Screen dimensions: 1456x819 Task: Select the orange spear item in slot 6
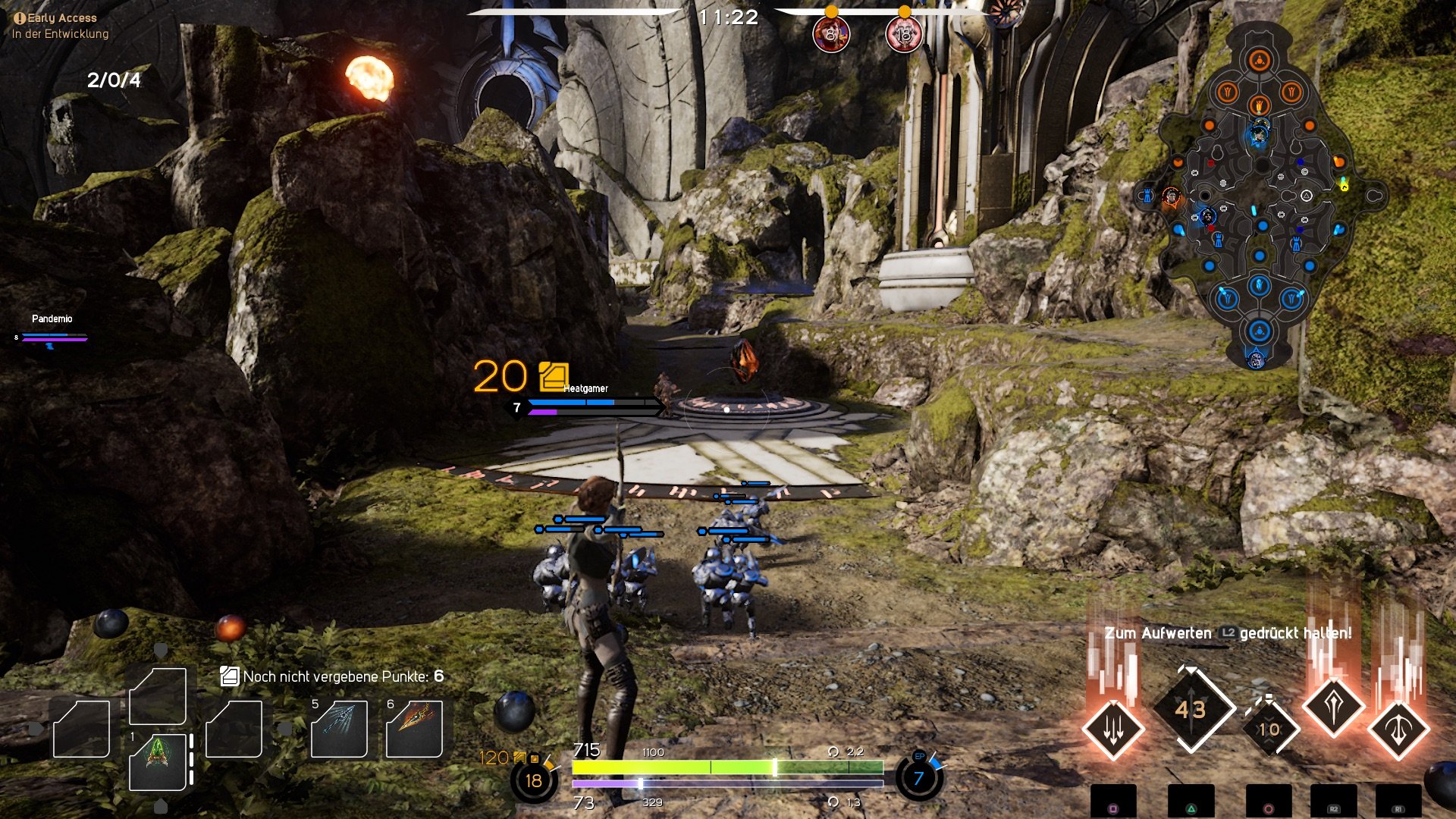coord(414,730)
